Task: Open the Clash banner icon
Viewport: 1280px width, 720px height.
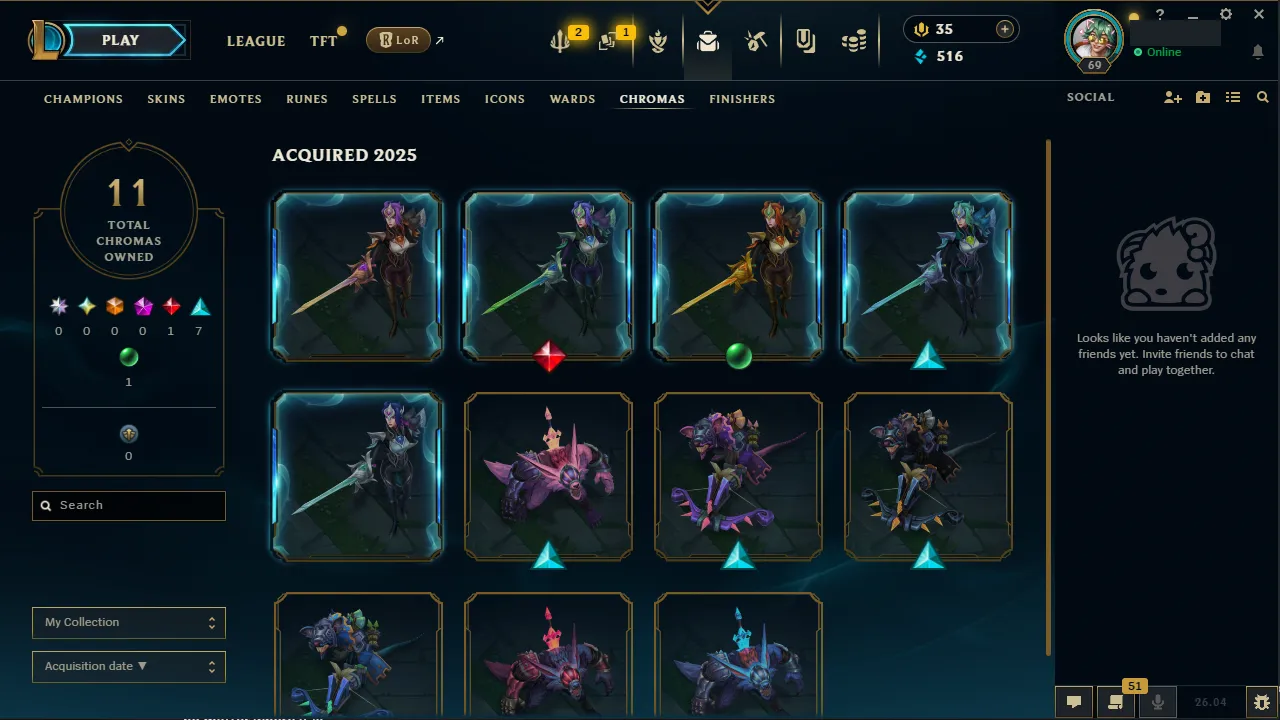Action: (657, 41)
